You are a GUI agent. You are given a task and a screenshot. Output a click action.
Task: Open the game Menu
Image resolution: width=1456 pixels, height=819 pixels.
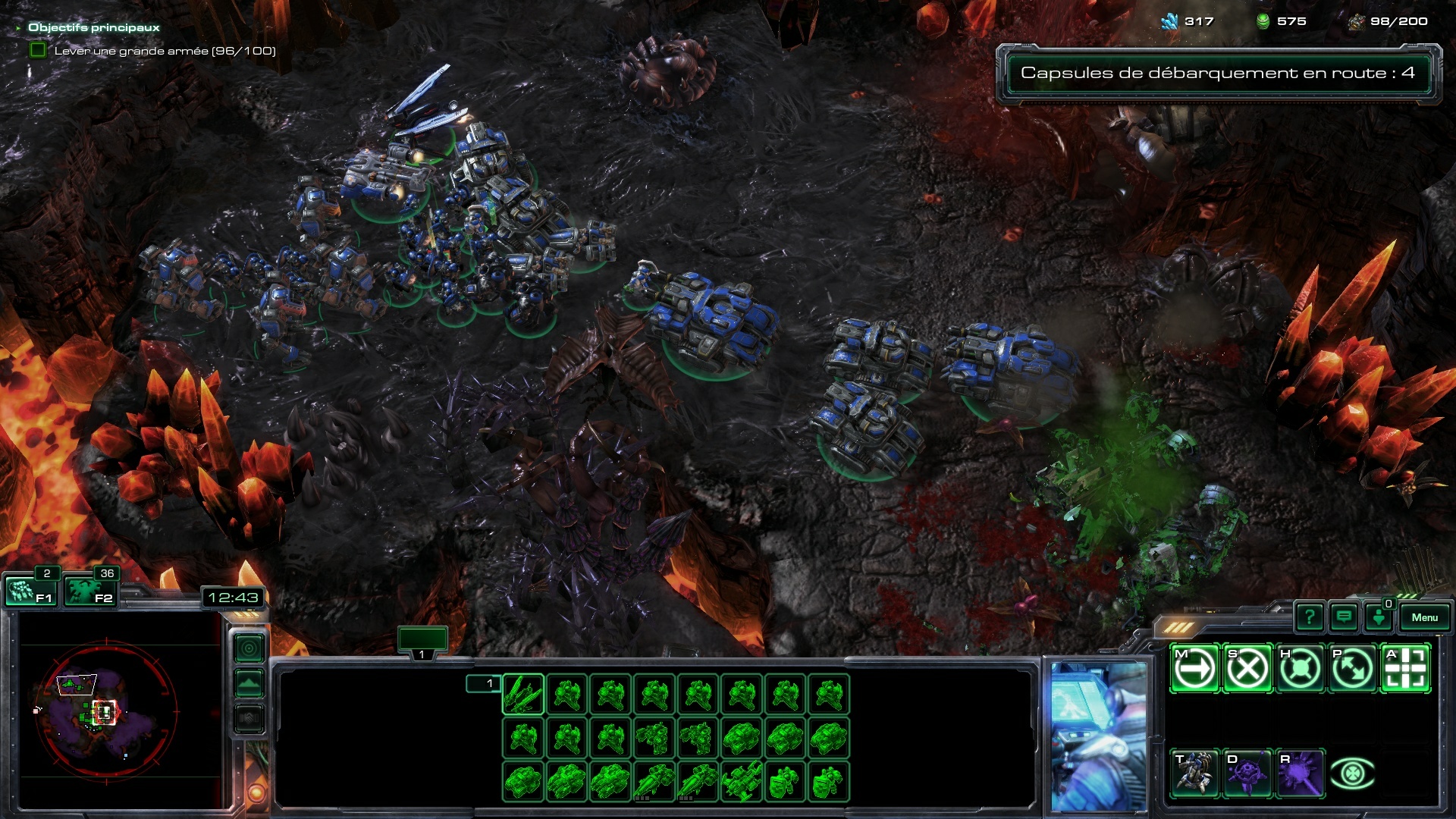[x=1424, y=617]
